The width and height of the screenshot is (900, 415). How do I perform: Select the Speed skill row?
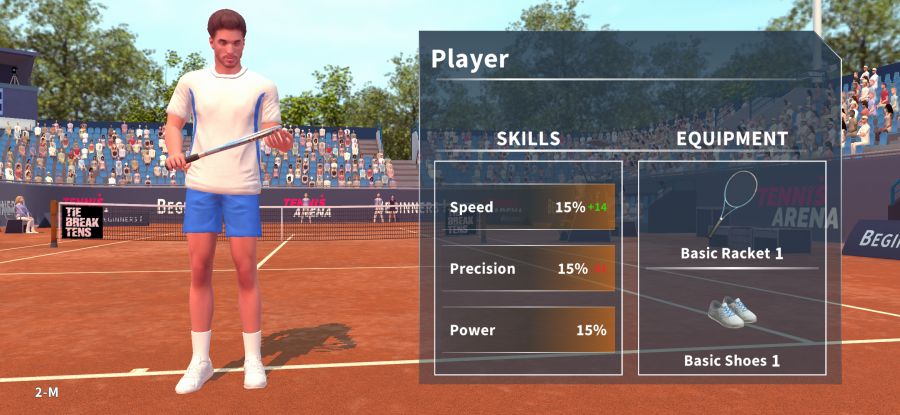tap(528, 207)
